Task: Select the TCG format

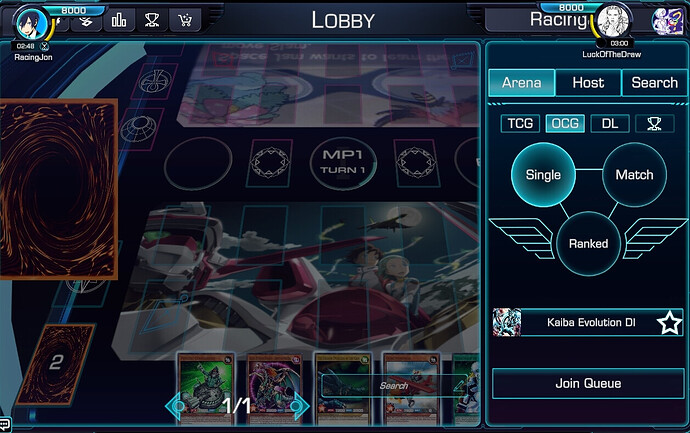Action: (x=520, y=124)
